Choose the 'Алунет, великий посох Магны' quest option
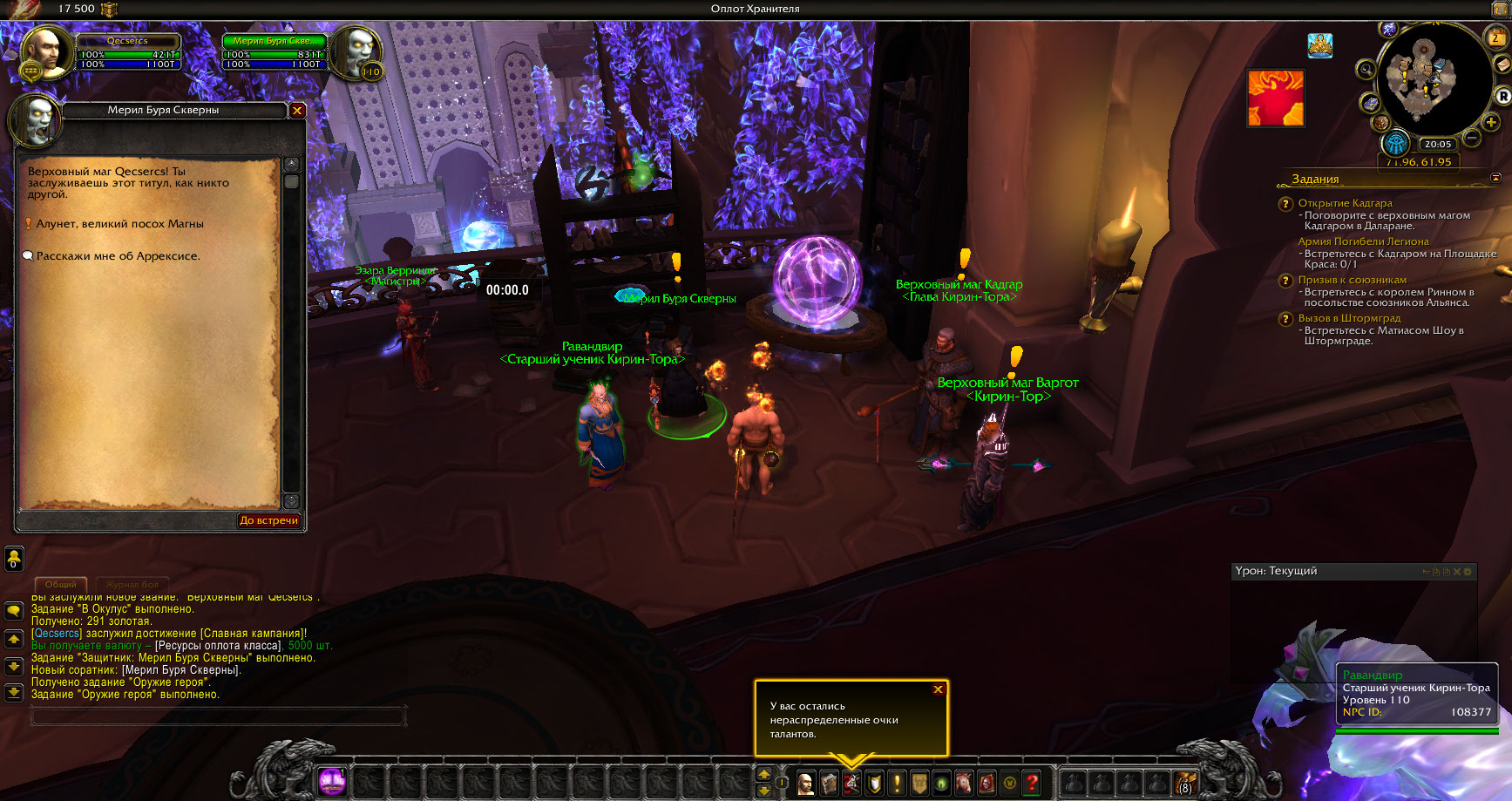1512x801 pixels. [x=119, y=224]
